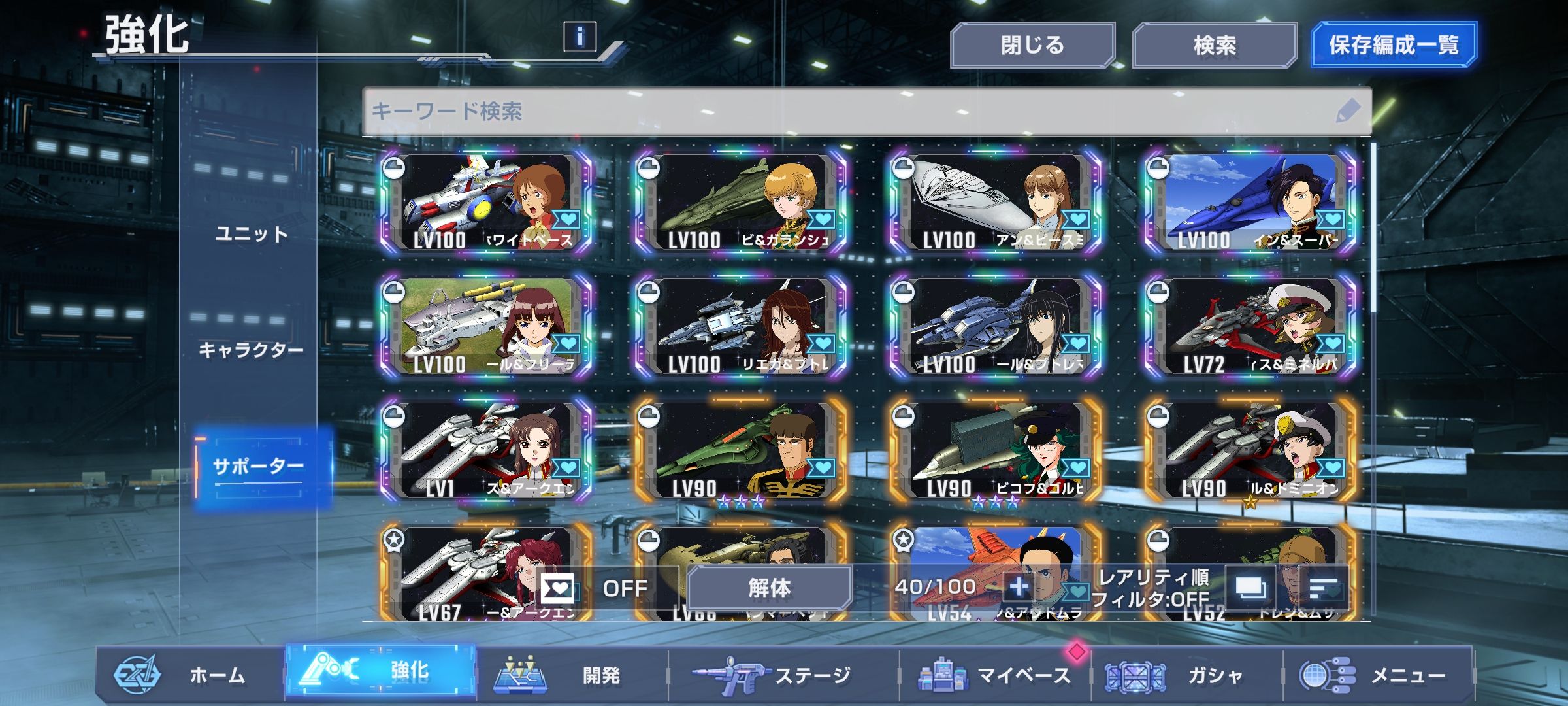The height and width of the screenshot is (706, 1568).
Task: Show the info panel via the i icon
Action: pyautogui.click(x=580, y=36)
